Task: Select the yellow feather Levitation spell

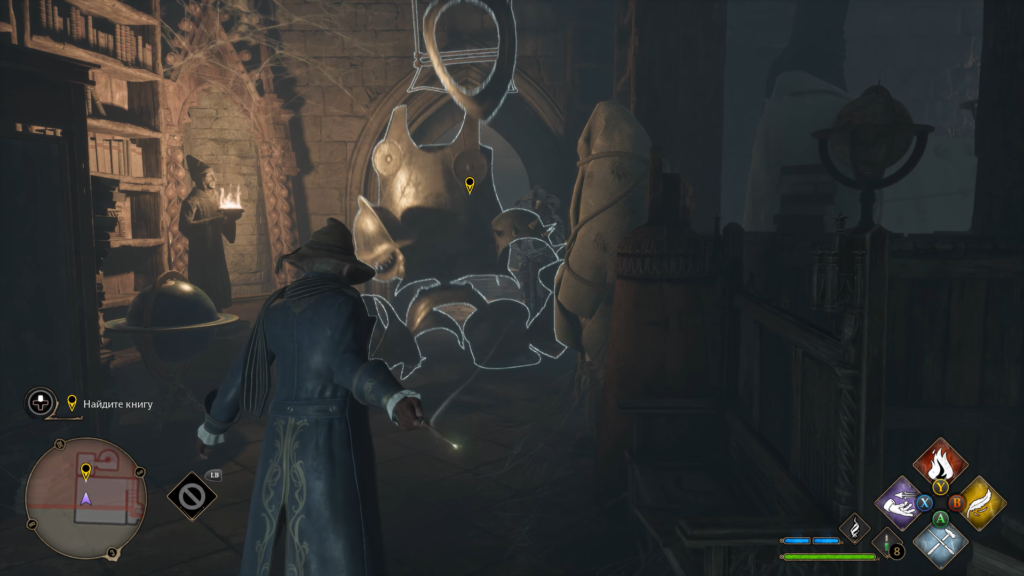Action: [x=981, y=502]
